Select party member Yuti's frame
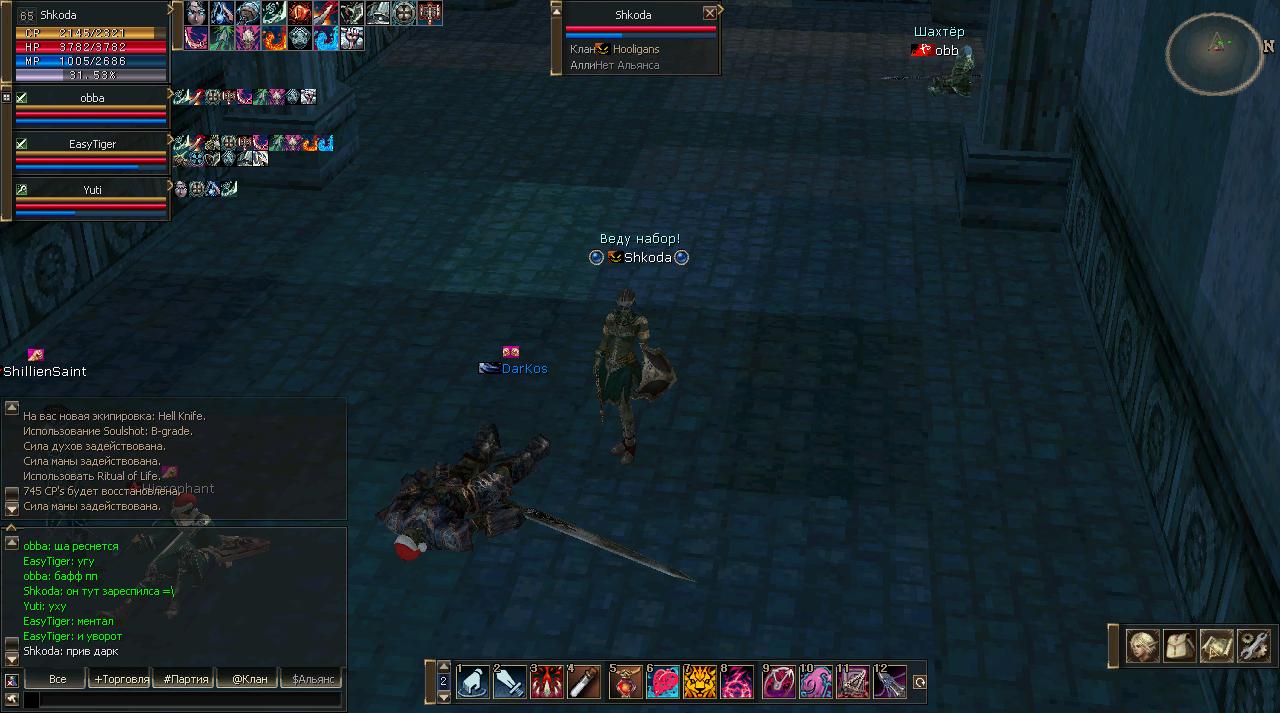 [91, 198]
